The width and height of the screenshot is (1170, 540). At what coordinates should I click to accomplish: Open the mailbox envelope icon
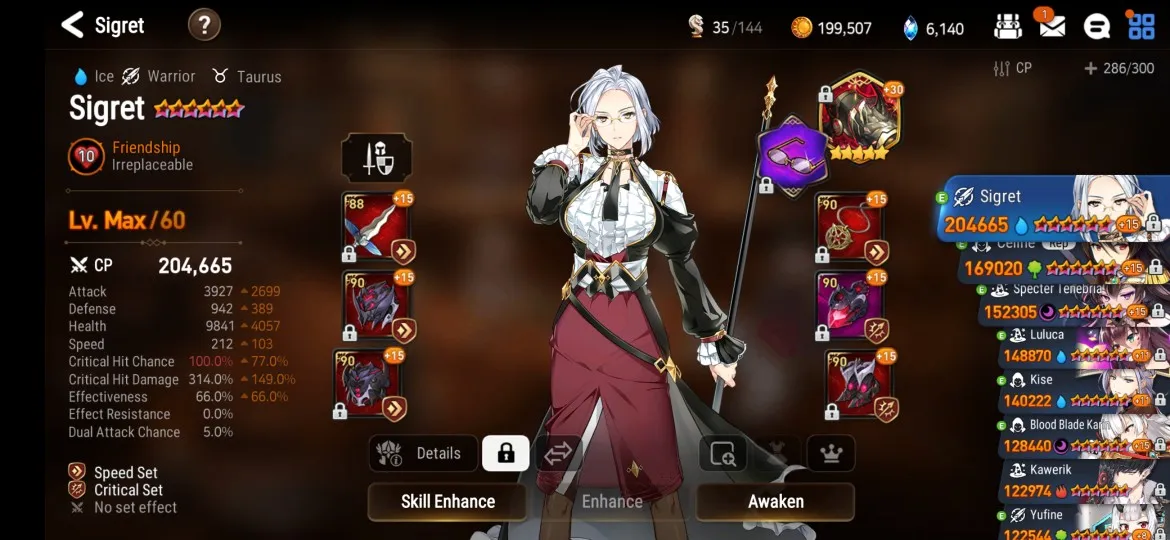pyautogui.click(x=1051, y=26)
